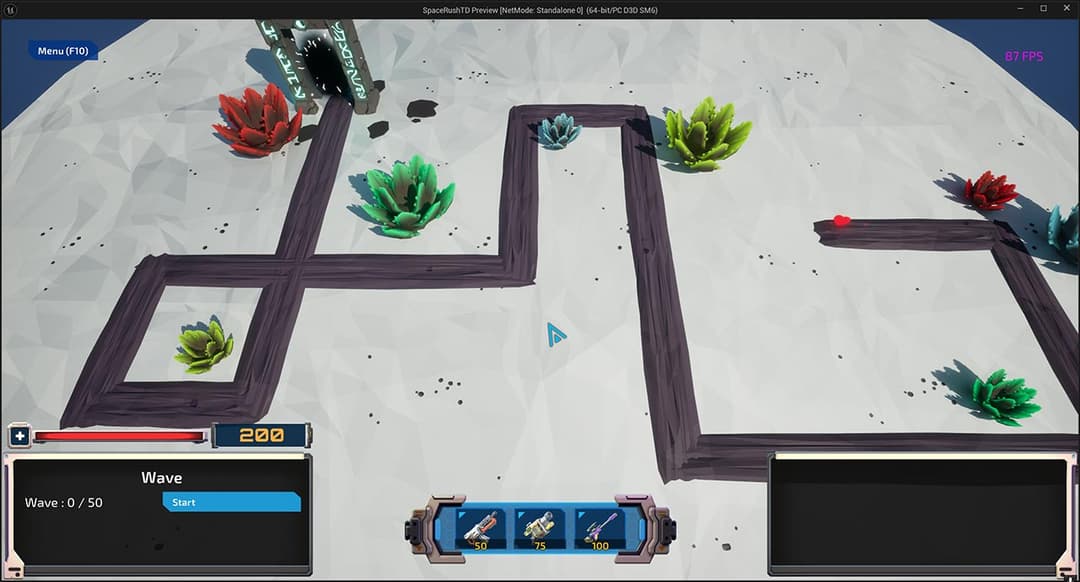Minimize the SpaceRushTD preview window
Screen dimensions: 1080x582
(x=1018, y=9)
